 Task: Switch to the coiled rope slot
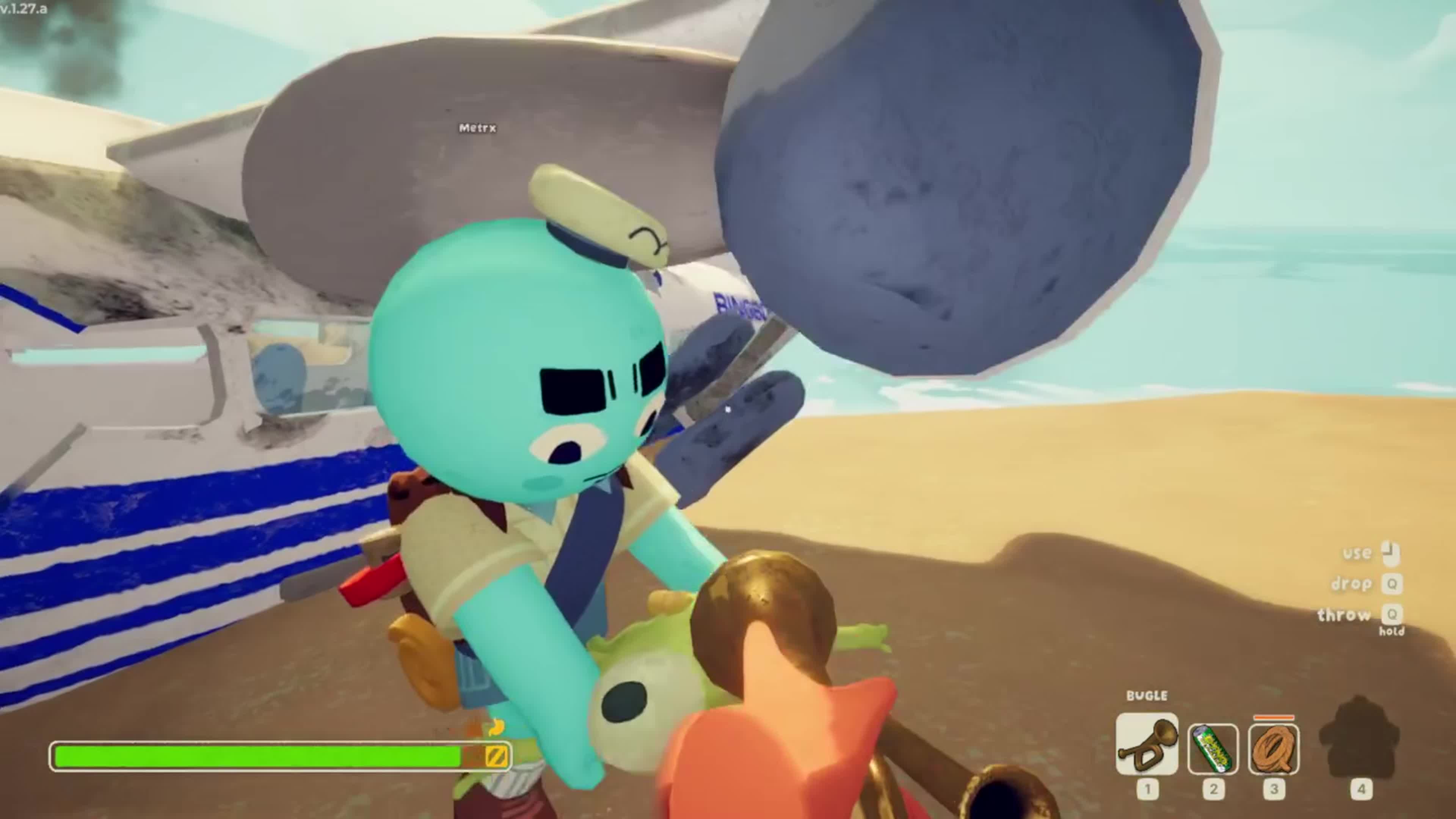1274,749
